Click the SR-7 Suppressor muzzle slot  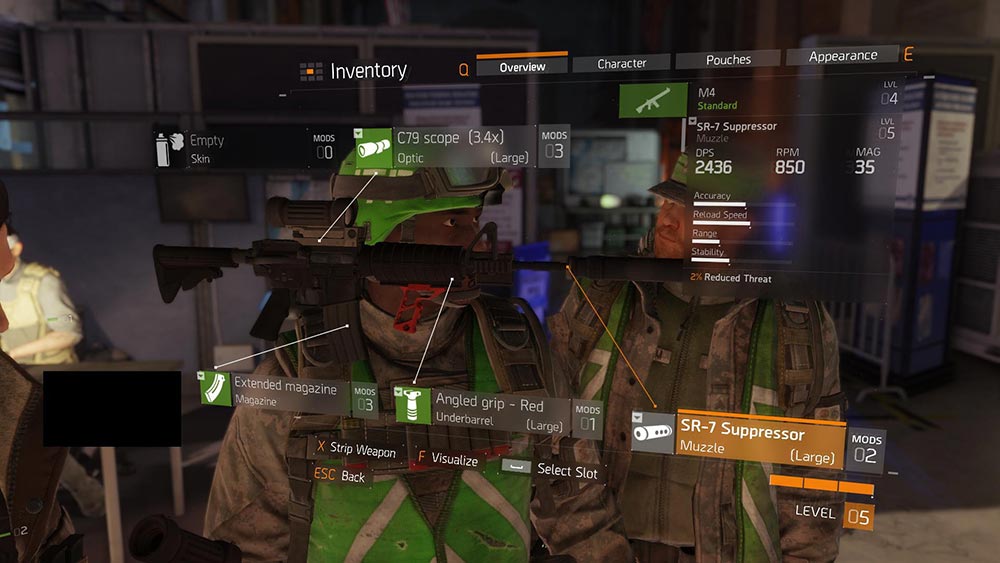[756, 439]
